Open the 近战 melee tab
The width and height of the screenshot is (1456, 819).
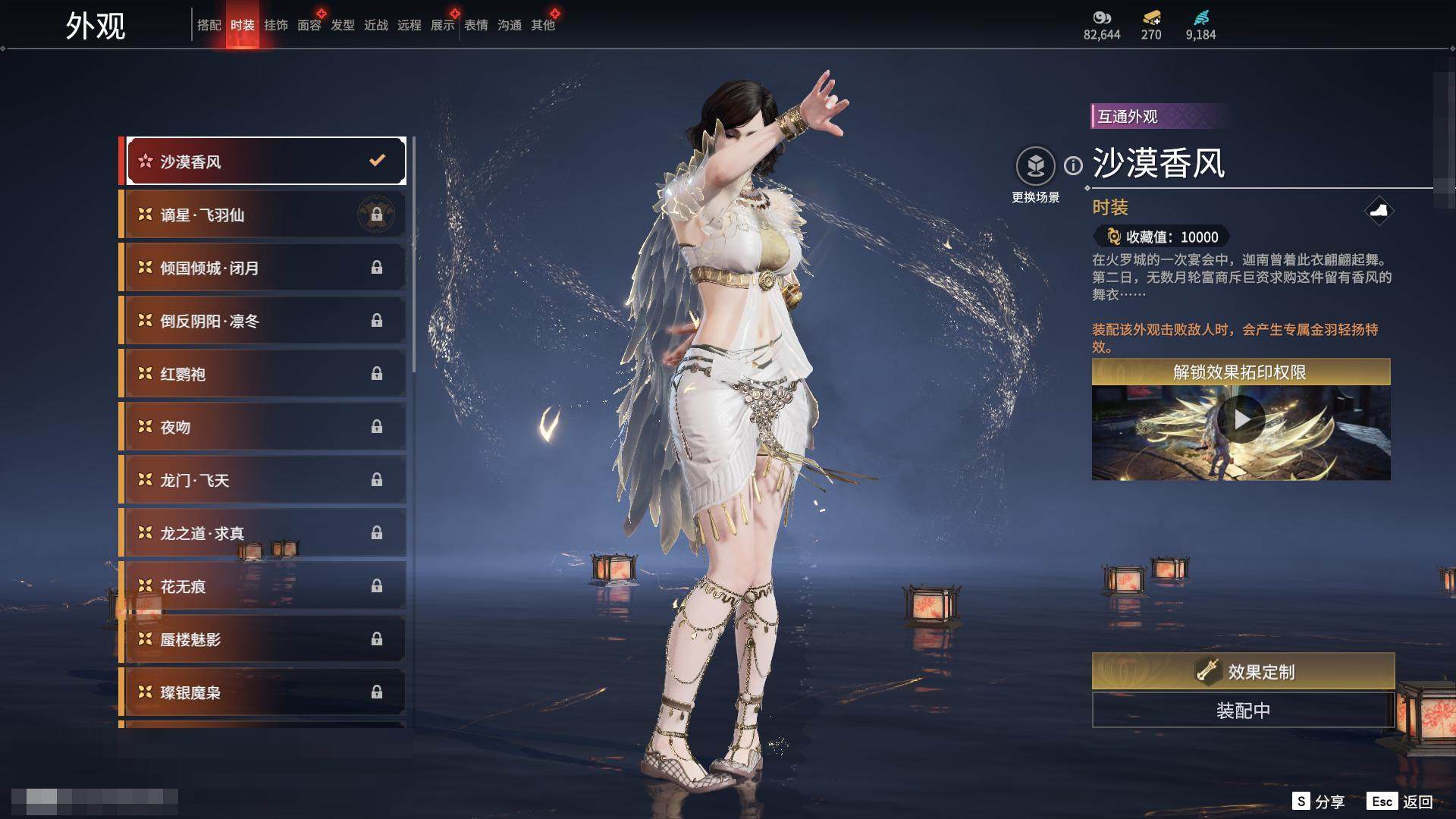375,25
